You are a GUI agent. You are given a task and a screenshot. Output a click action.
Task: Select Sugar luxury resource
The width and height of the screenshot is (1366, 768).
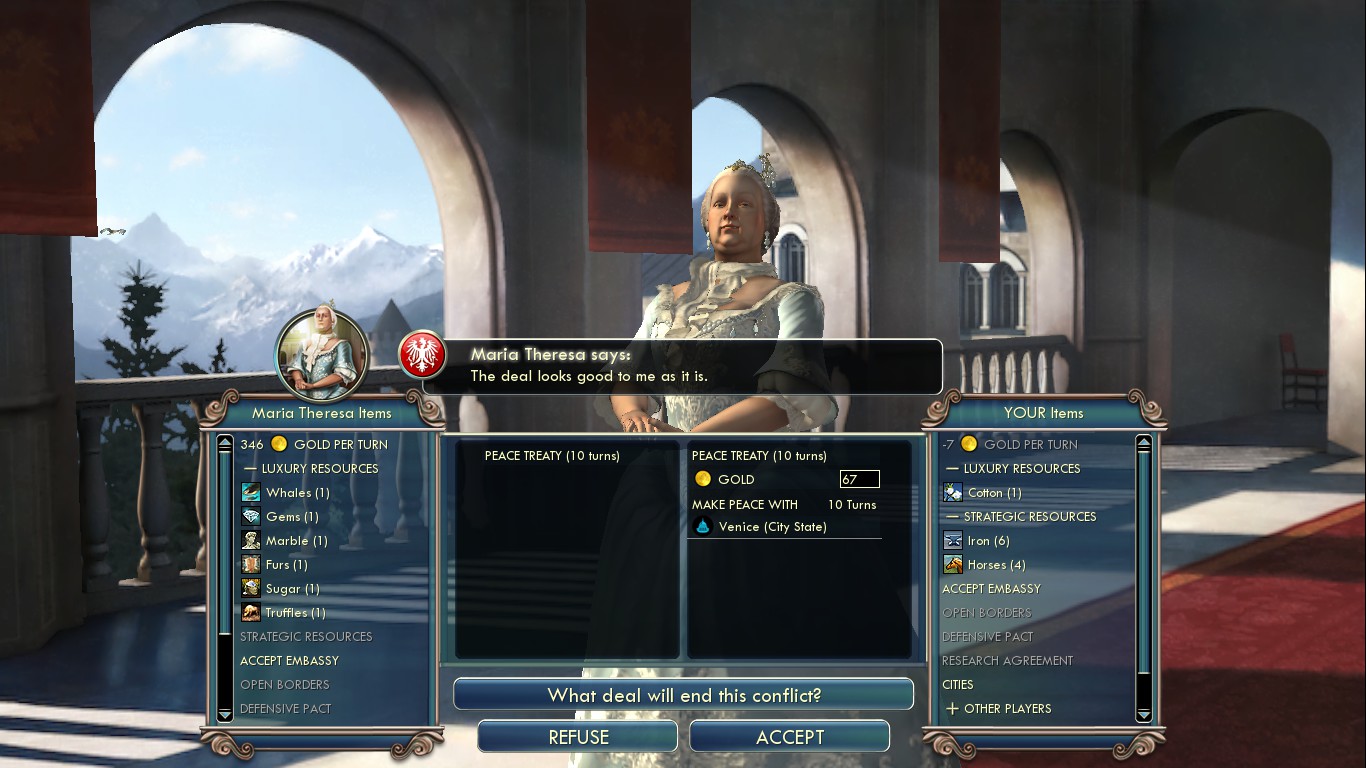292,588
